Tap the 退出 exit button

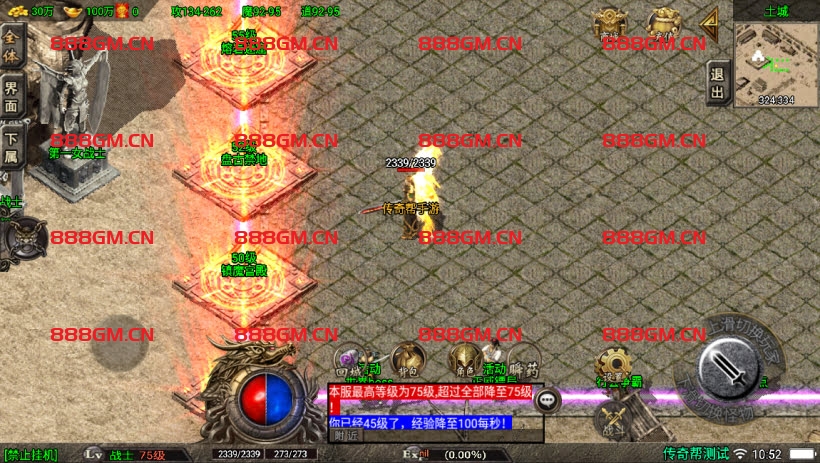point(717,83)
